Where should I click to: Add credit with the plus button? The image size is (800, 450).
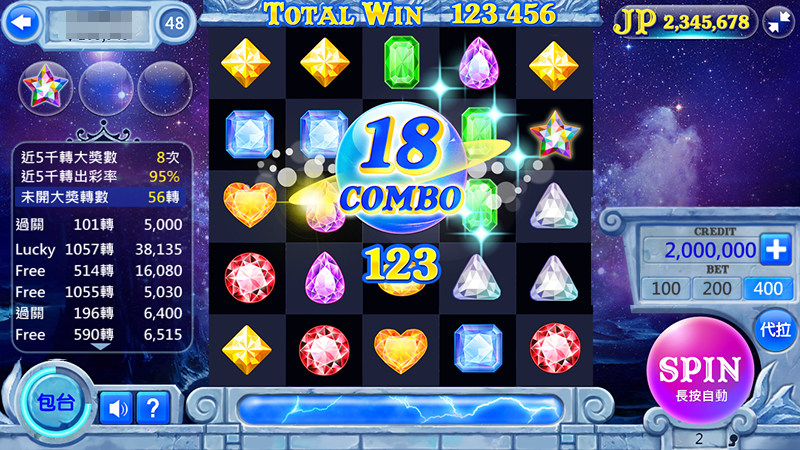tap(775, 249)
